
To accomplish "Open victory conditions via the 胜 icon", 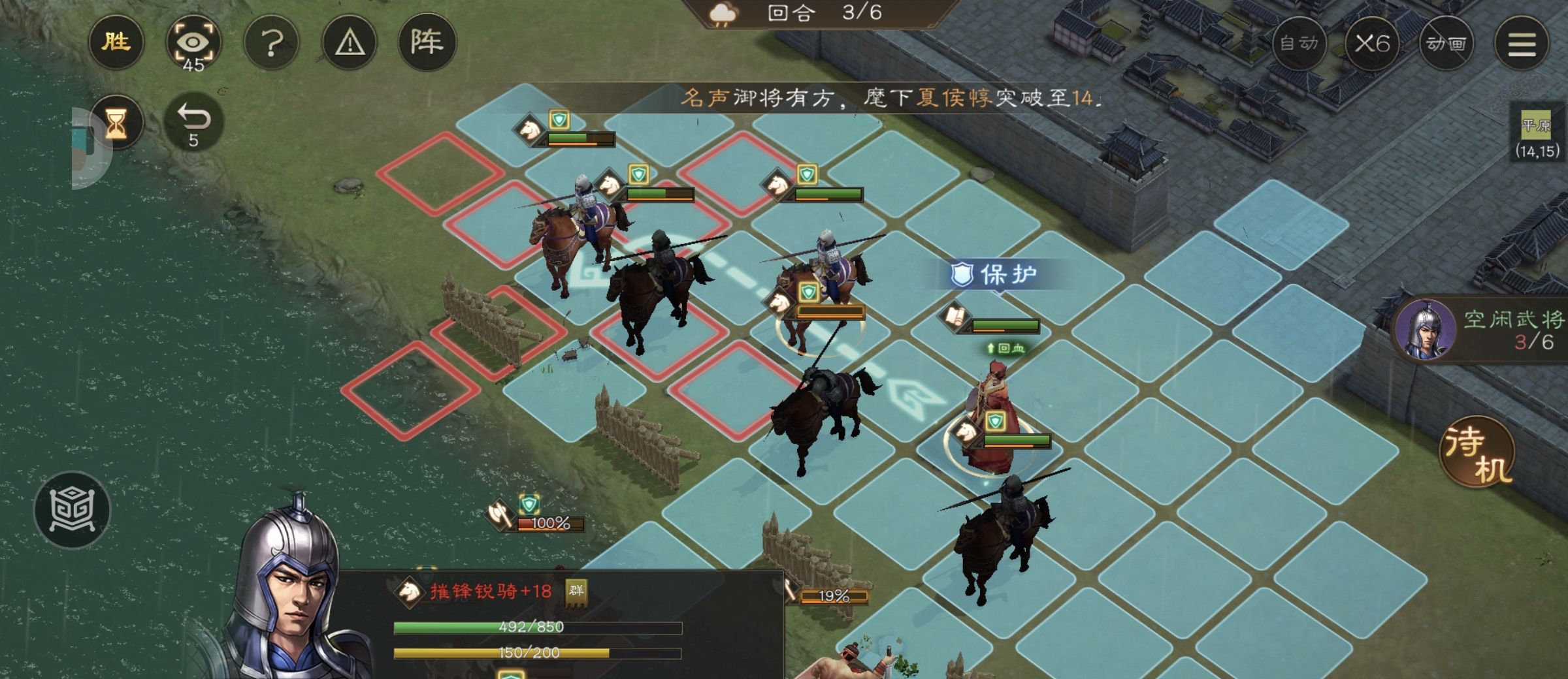I will (116, 42).
